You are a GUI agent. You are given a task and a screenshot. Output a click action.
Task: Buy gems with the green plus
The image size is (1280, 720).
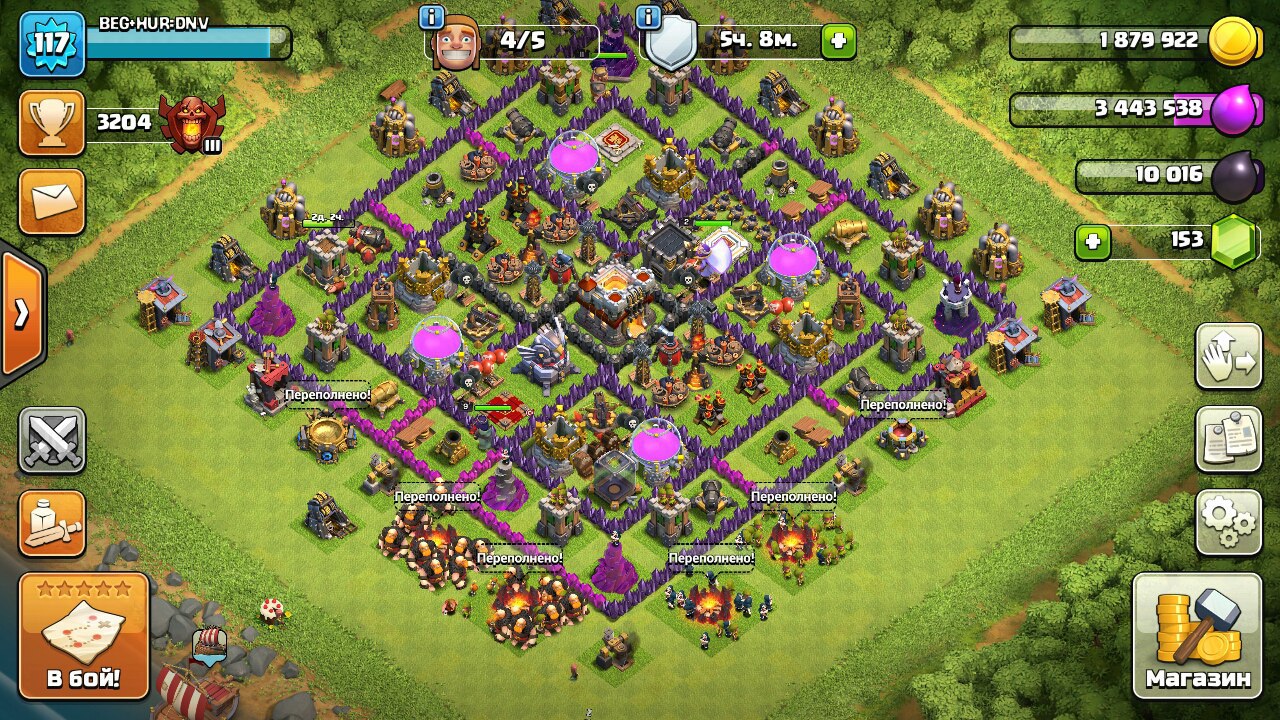tap(1093, 242)
